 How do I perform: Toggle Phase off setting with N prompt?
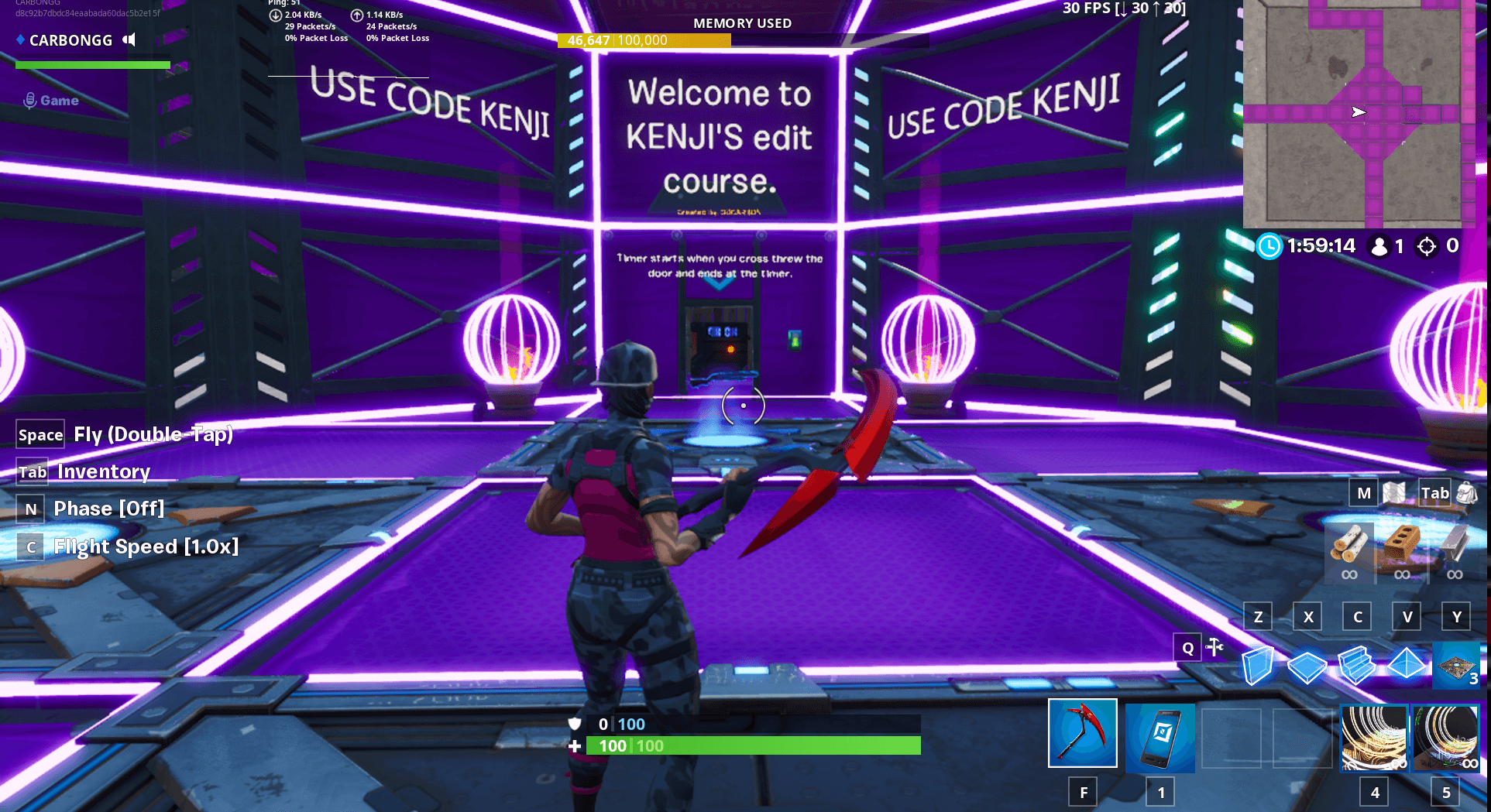pyautogui.click(x=30, y=509)
